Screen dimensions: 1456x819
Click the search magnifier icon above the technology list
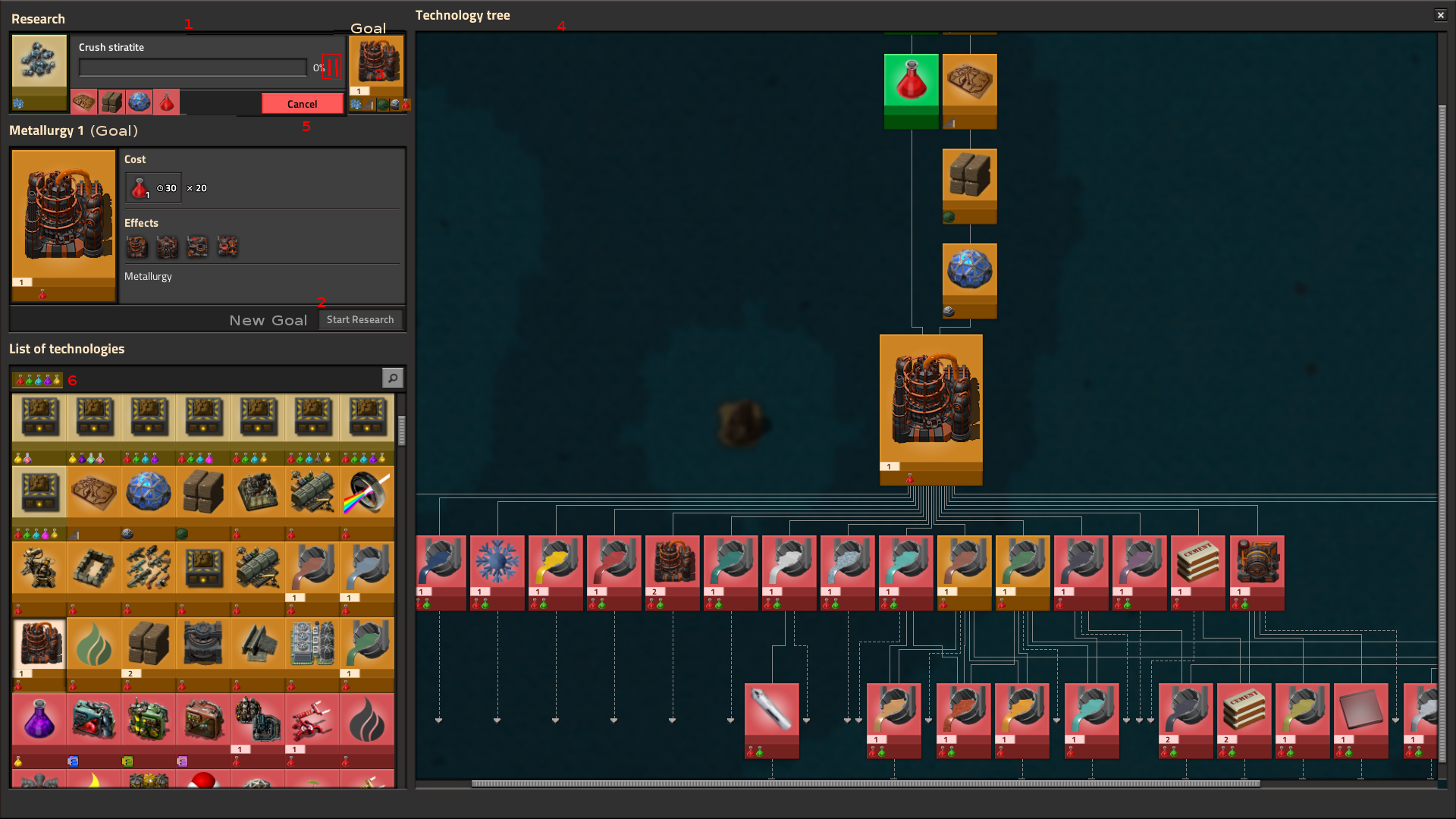click(393, 378)
